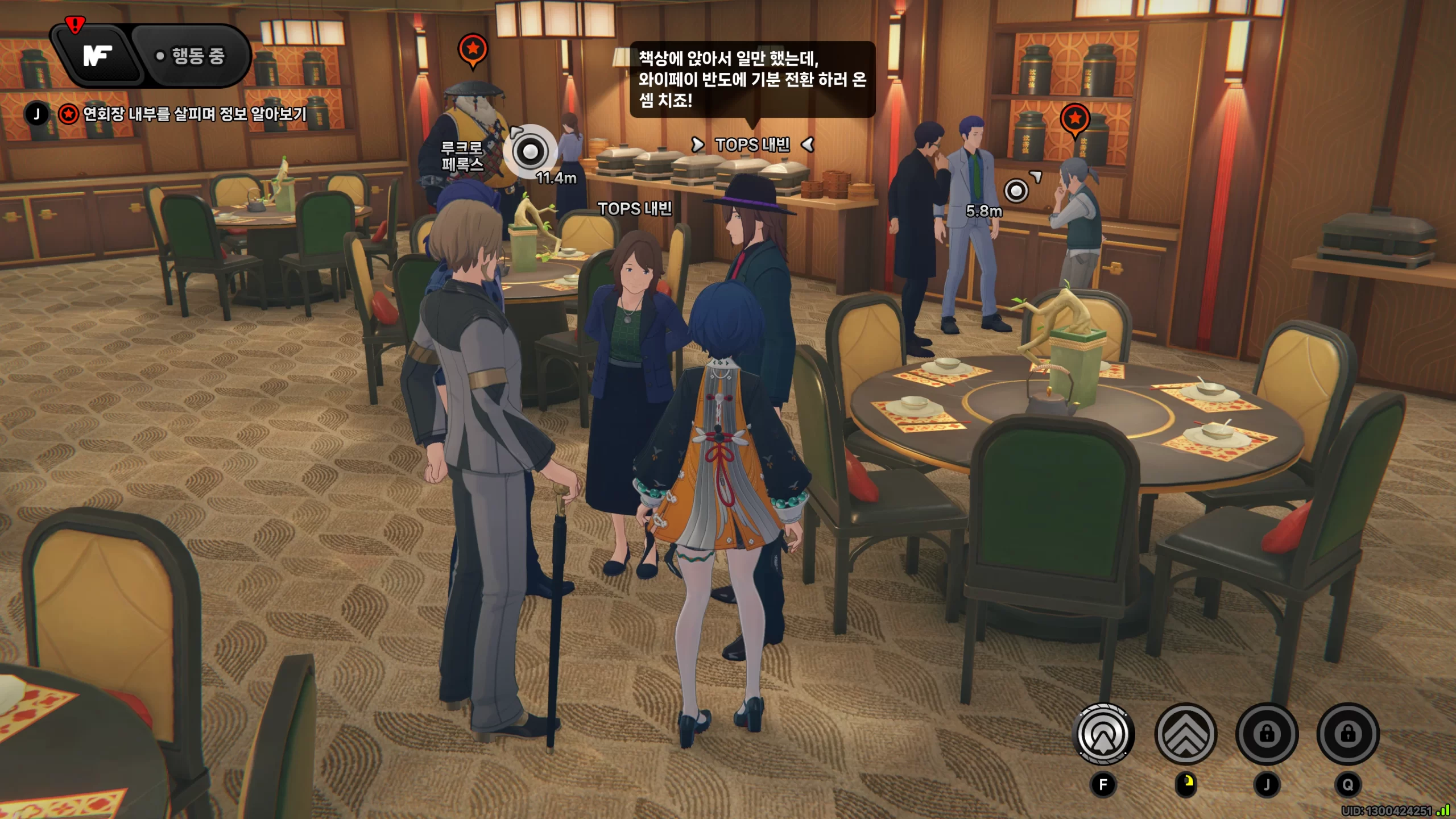The height and width of the screenshot is (819, 1456).
Task: Activate the double chevron sprint button
Action: (1185, 734)
